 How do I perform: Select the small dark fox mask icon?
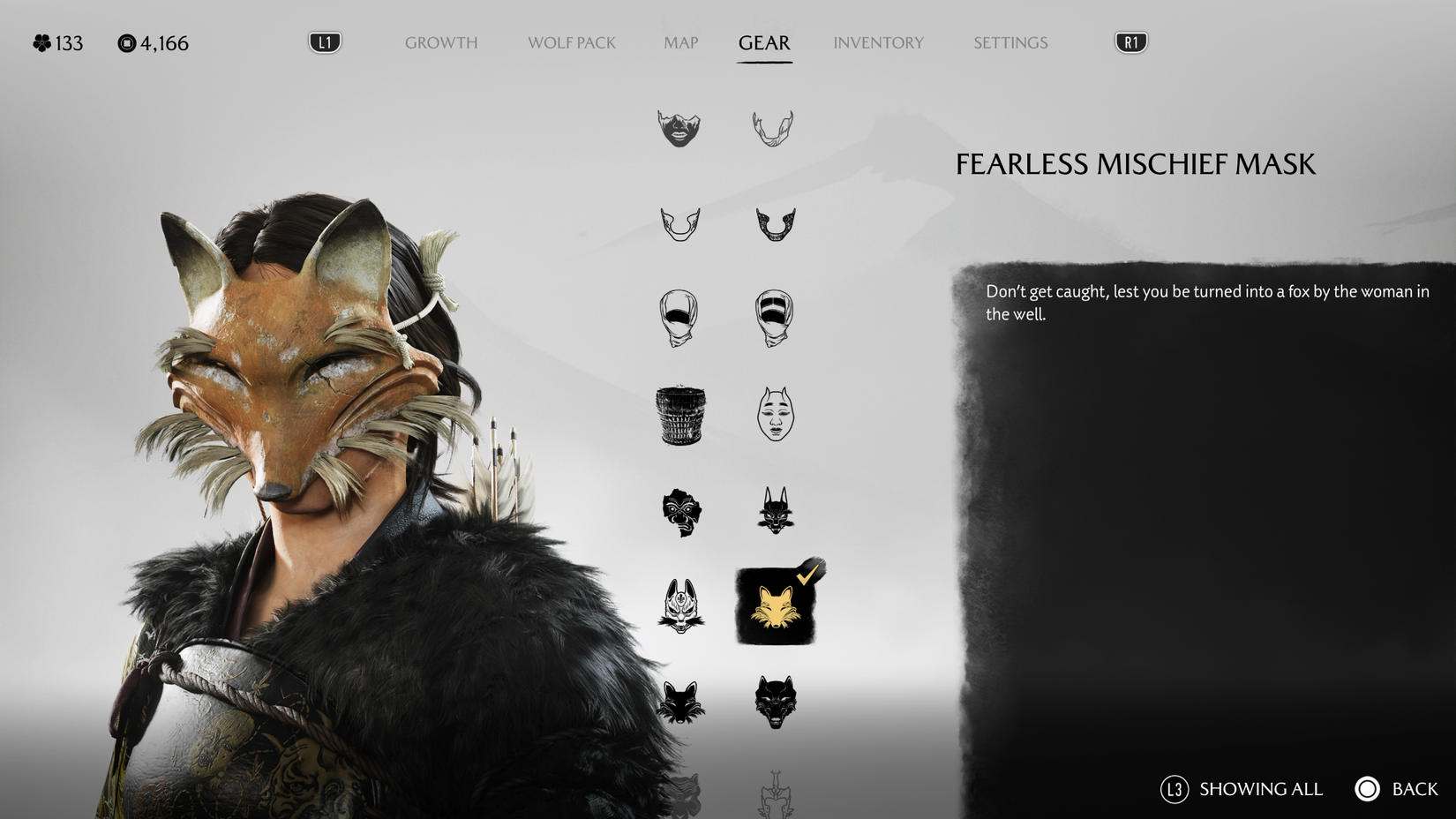click(680, 702)
